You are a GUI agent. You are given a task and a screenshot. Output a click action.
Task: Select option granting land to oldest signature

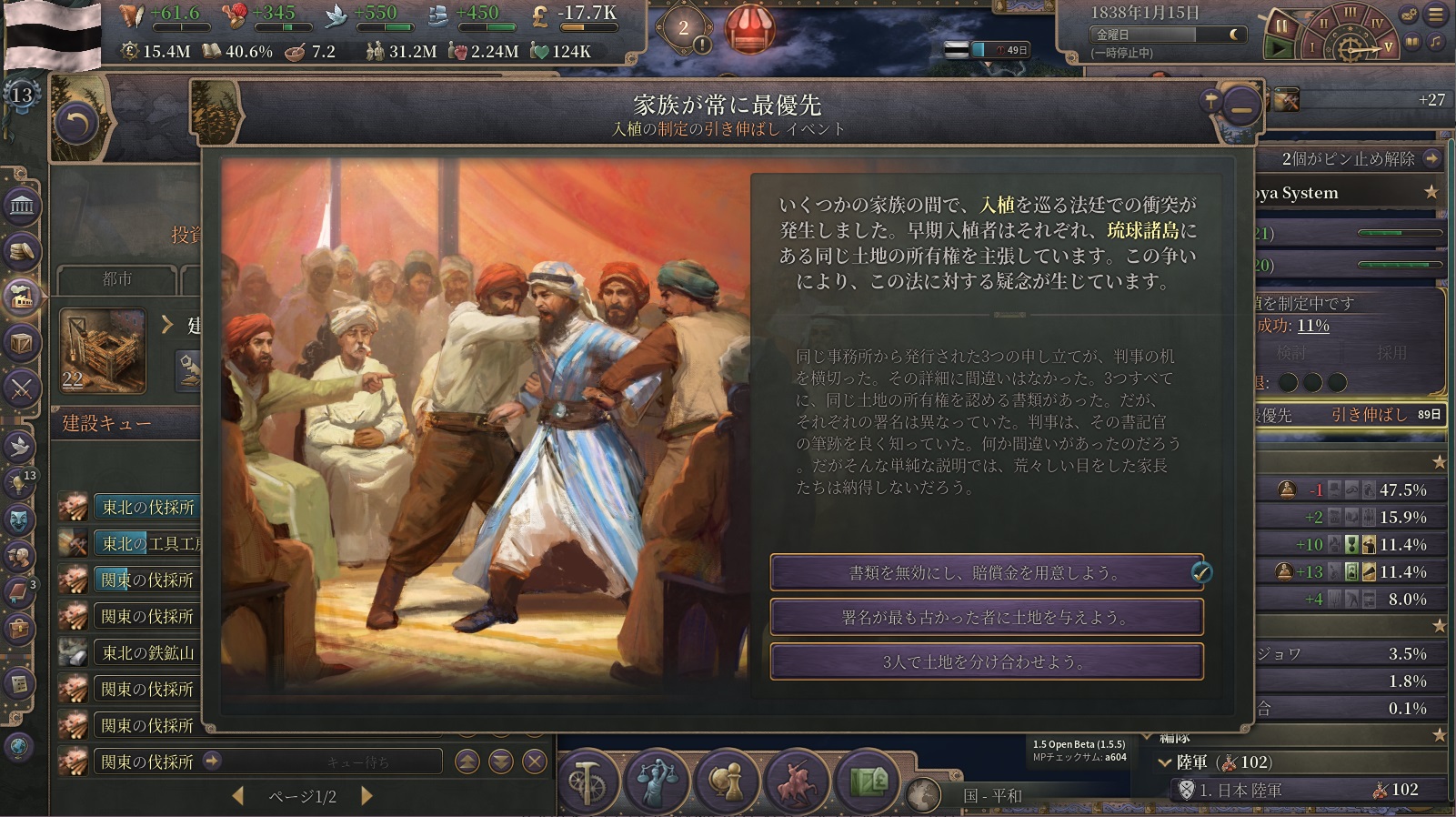coord(986,617)
